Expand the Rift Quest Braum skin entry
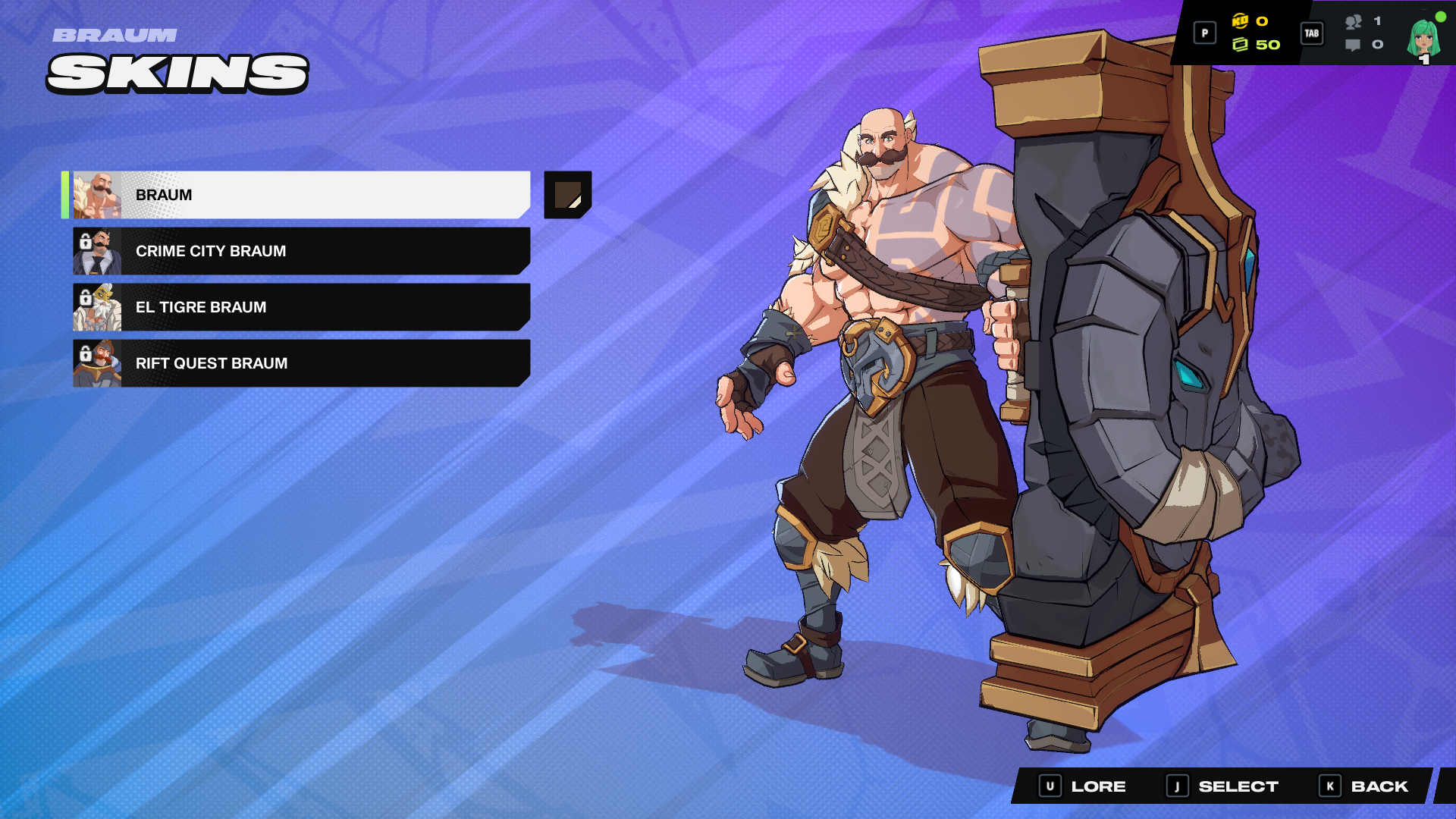The image size is (1456, 819). point(303,363)
